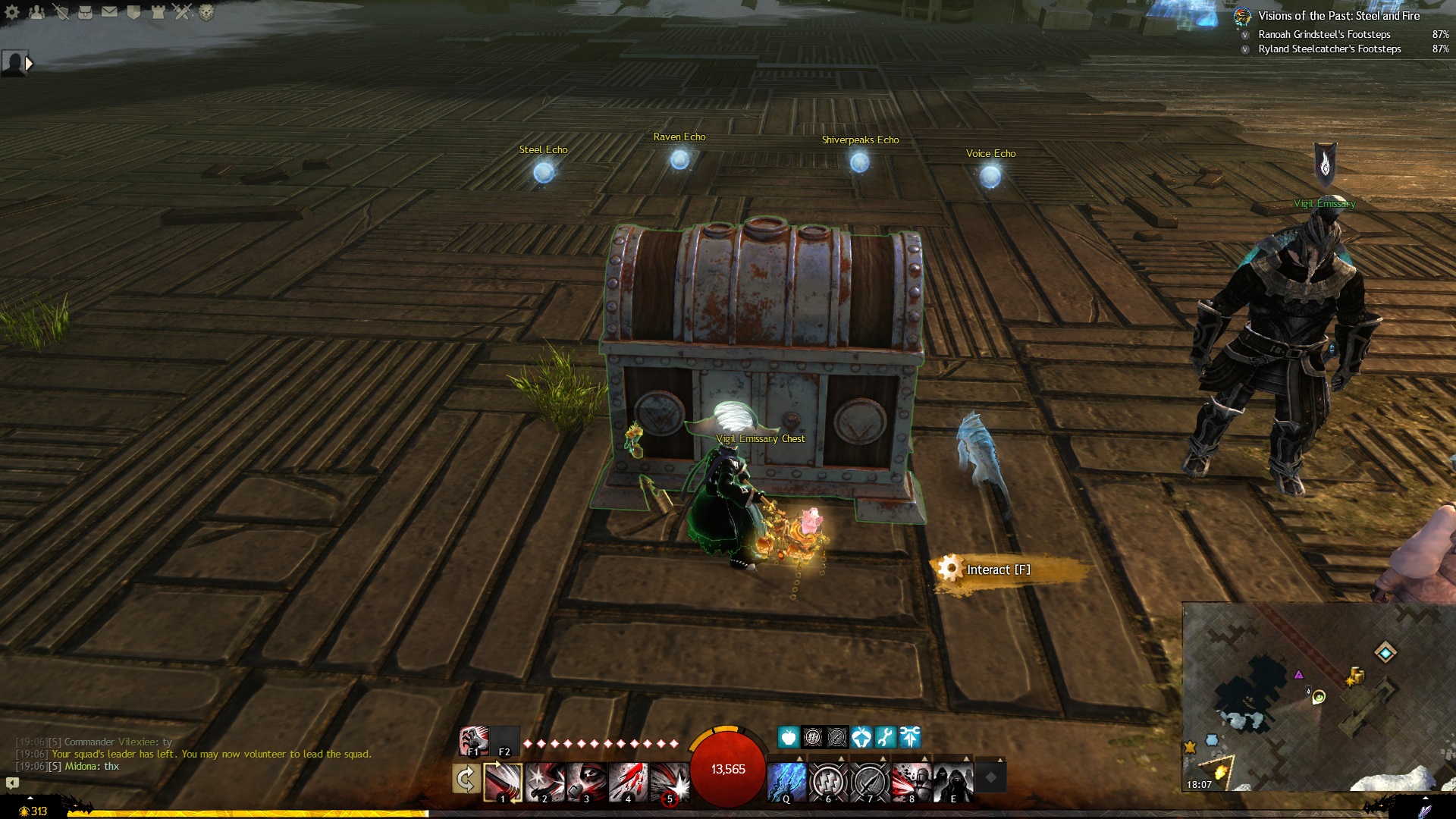The image size is (1456, 819).
Task: Open the gear-shaped game menu
Action: click(12, 12)
